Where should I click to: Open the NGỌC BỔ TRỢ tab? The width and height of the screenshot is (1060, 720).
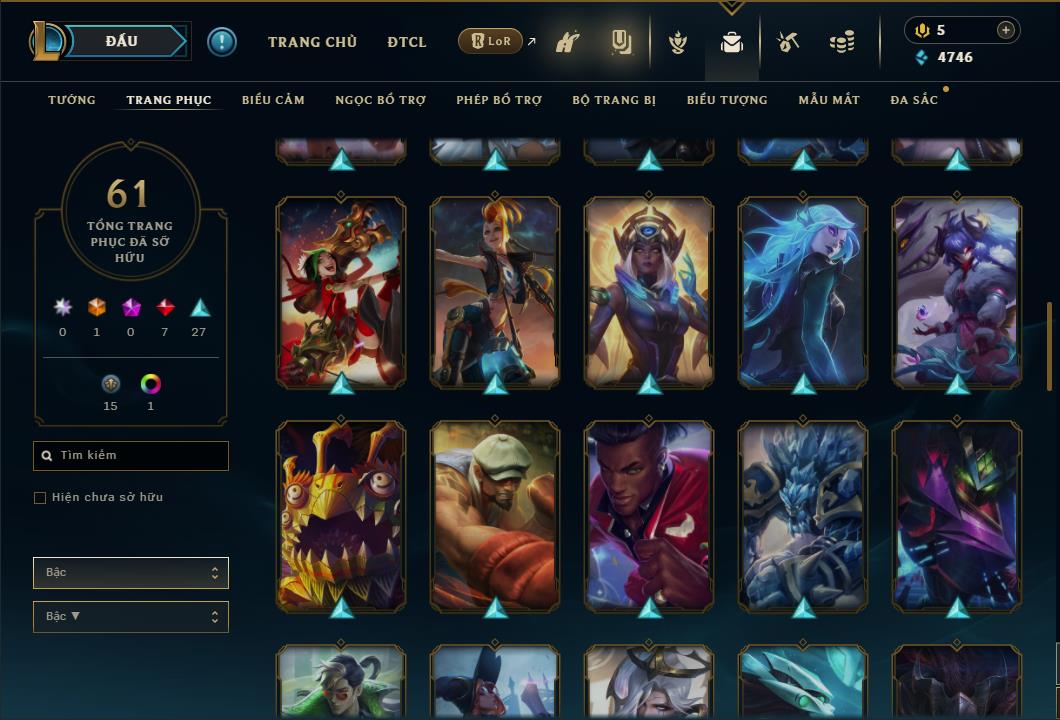click(380, 100)
